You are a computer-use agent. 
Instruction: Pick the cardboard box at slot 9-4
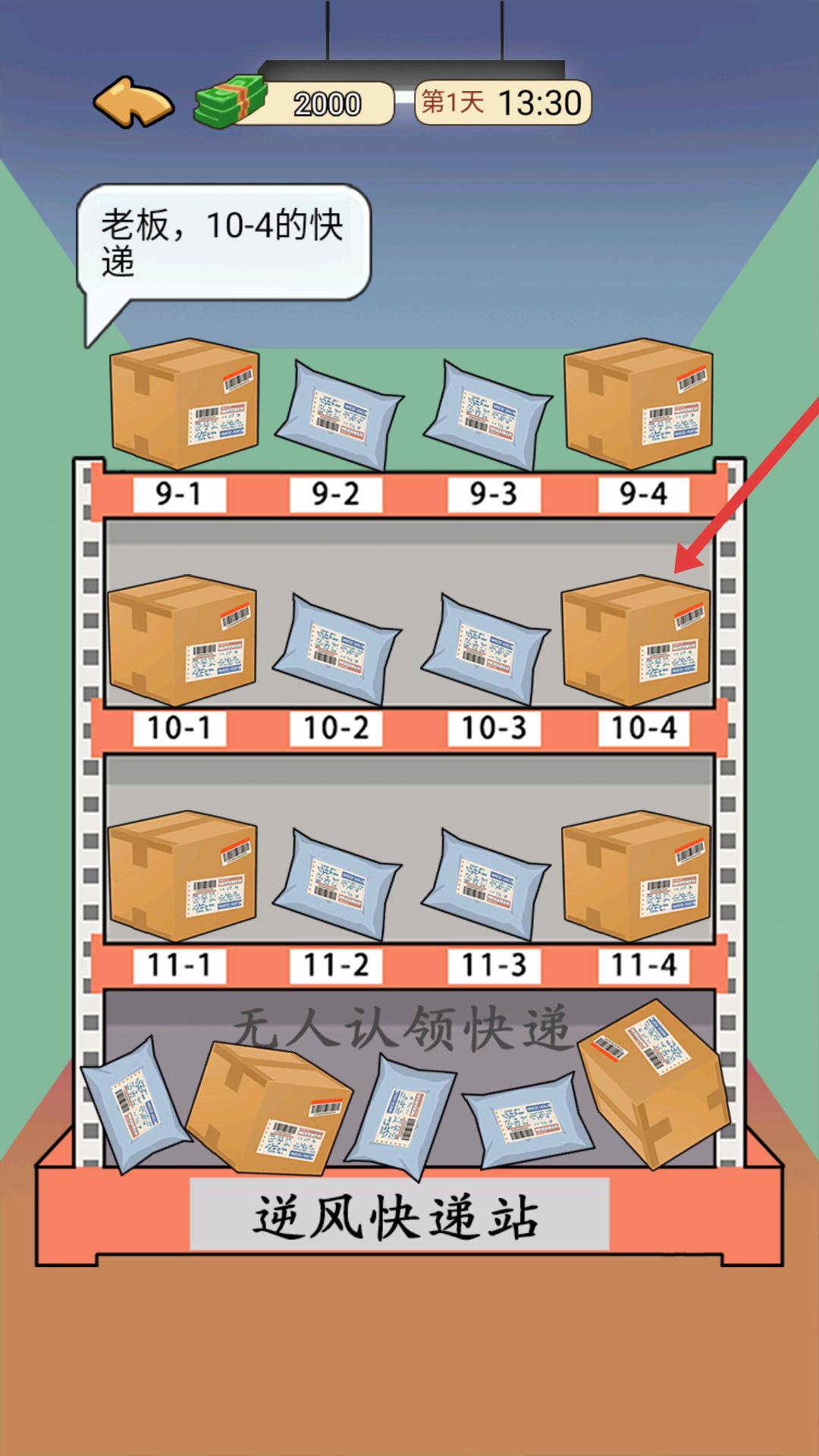click(638, 403)
